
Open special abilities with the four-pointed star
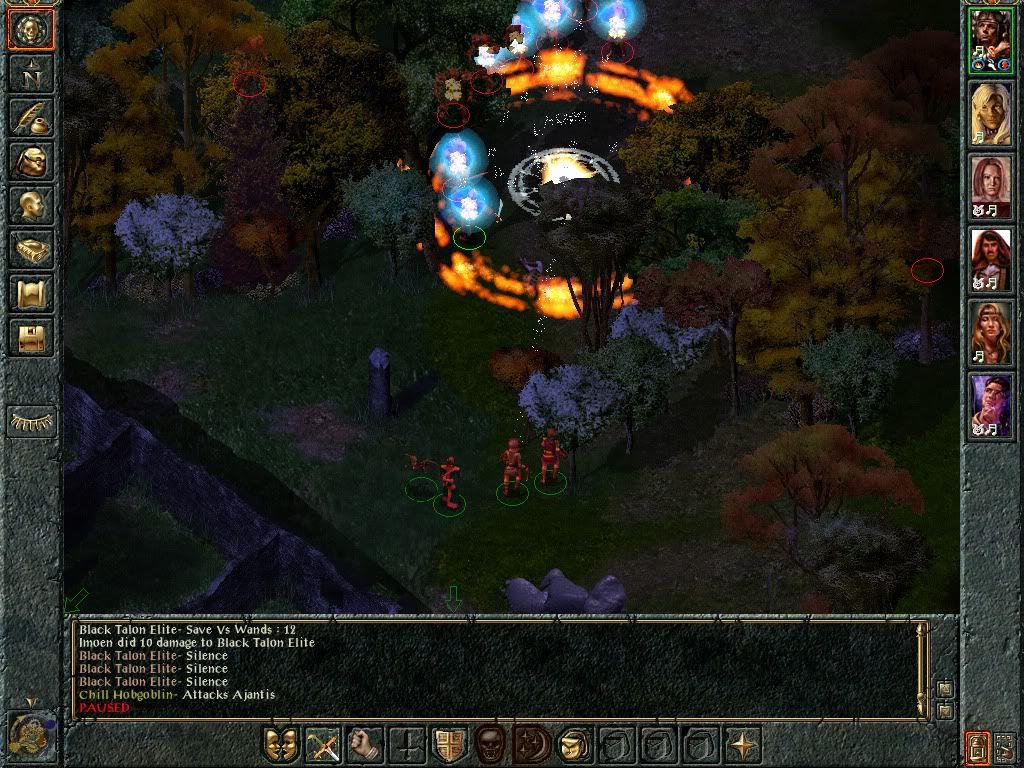741,744
